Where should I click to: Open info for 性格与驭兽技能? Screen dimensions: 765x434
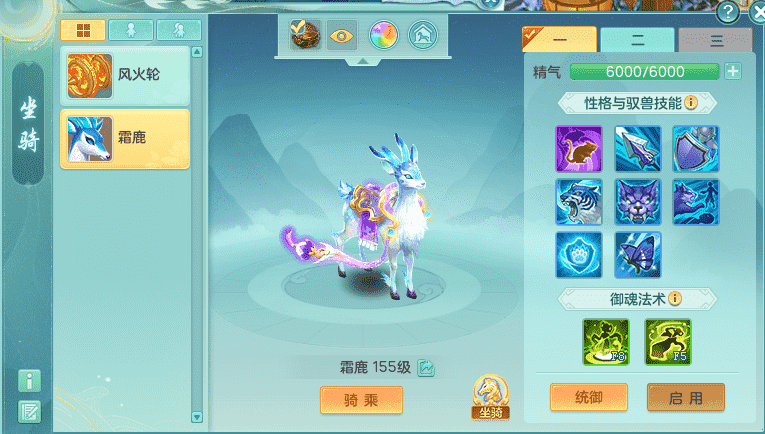(x=691, y=103)
